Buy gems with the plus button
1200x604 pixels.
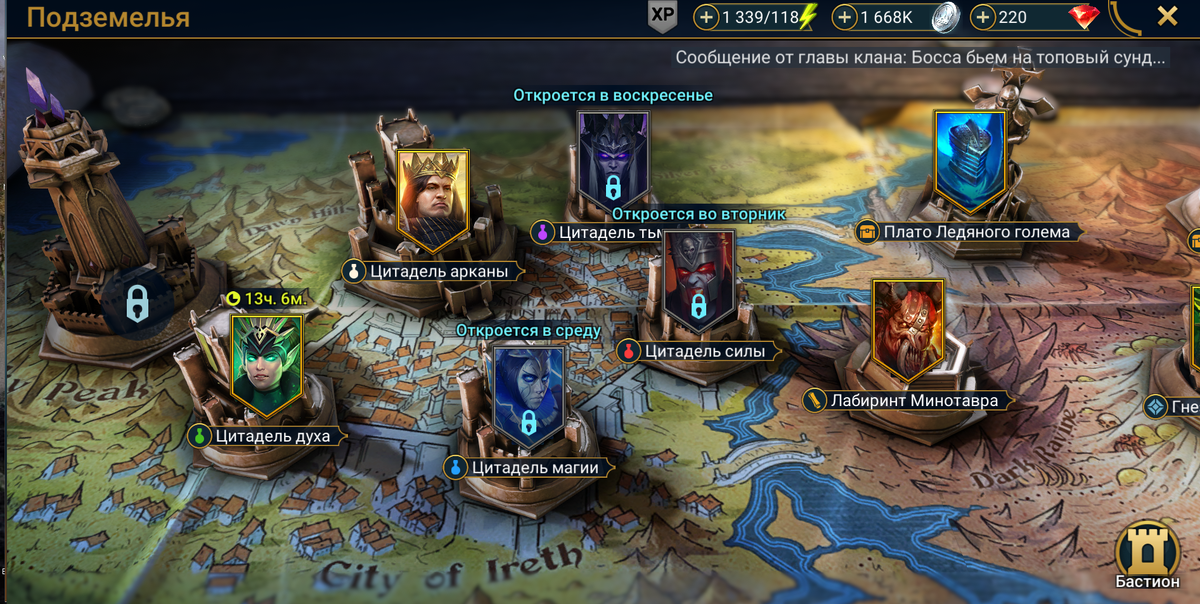pos(984,17)
